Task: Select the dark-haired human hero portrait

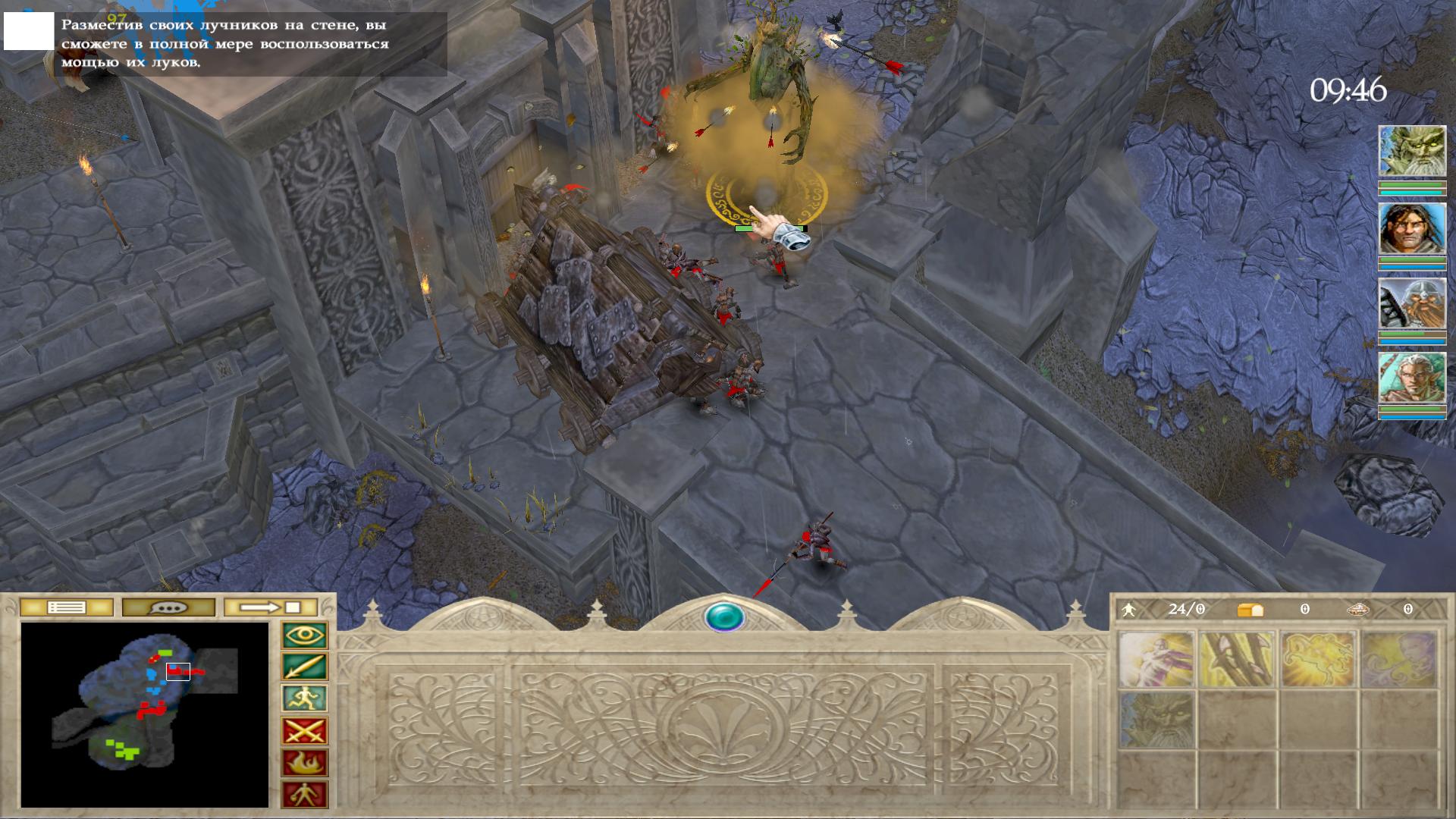Action: tap(1411, 228)
